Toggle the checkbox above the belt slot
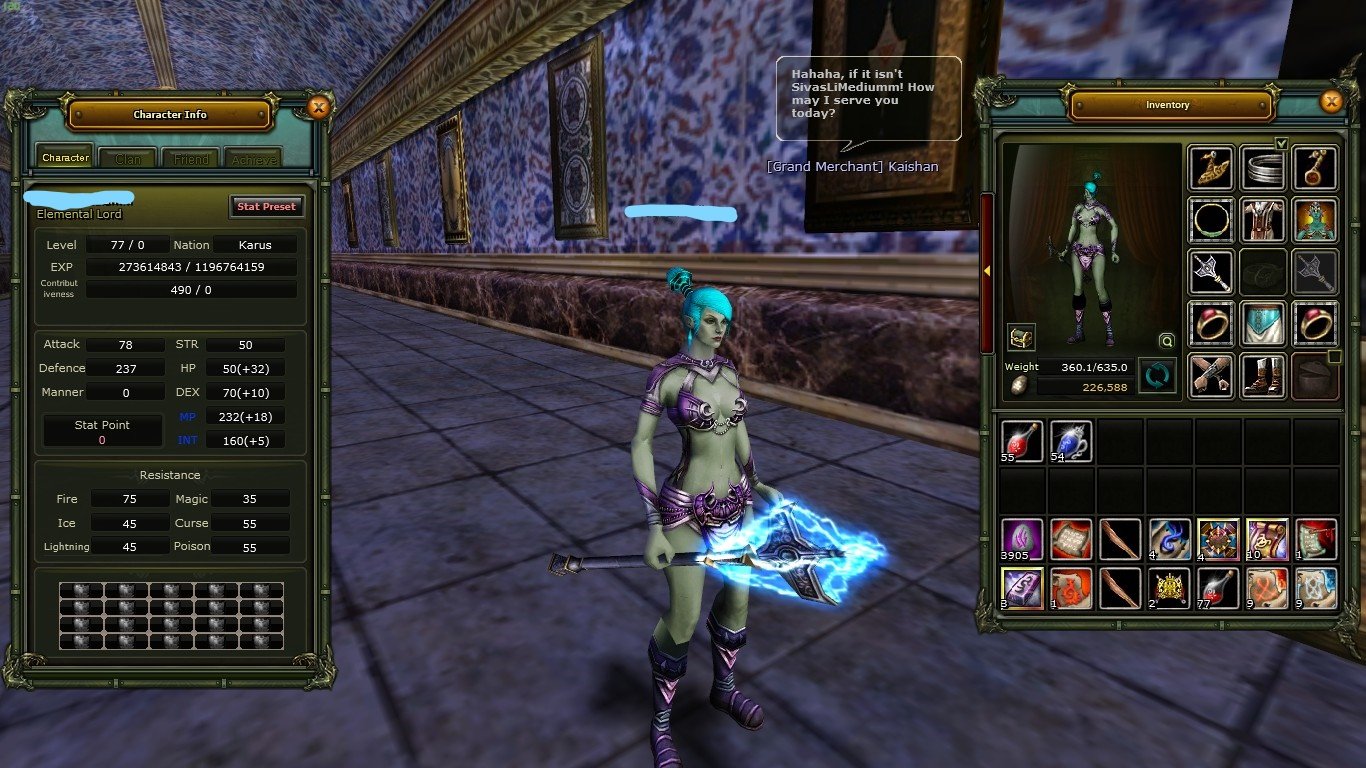The image size is (1366, 768). coord(1281,143)
